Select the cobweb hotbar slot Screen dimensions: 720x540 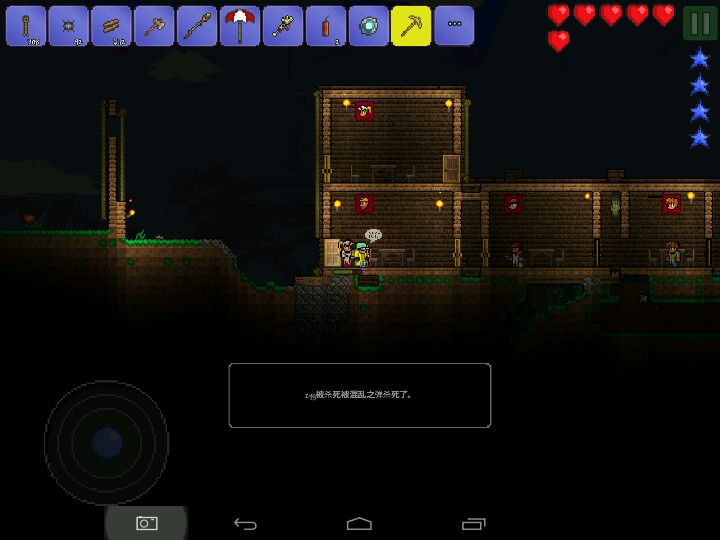tap(69, 26)
